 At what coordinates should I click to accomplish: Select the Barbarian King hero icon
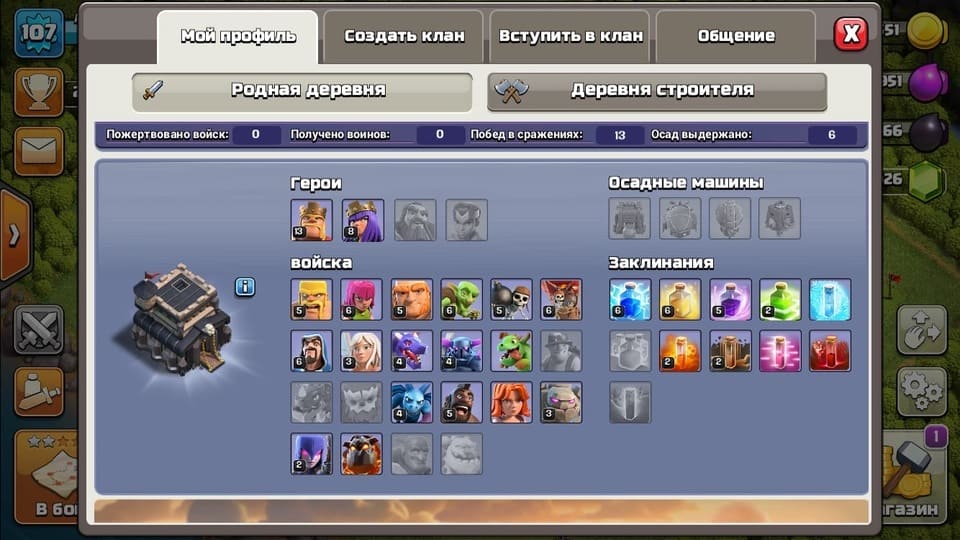[x=311, y=220]
